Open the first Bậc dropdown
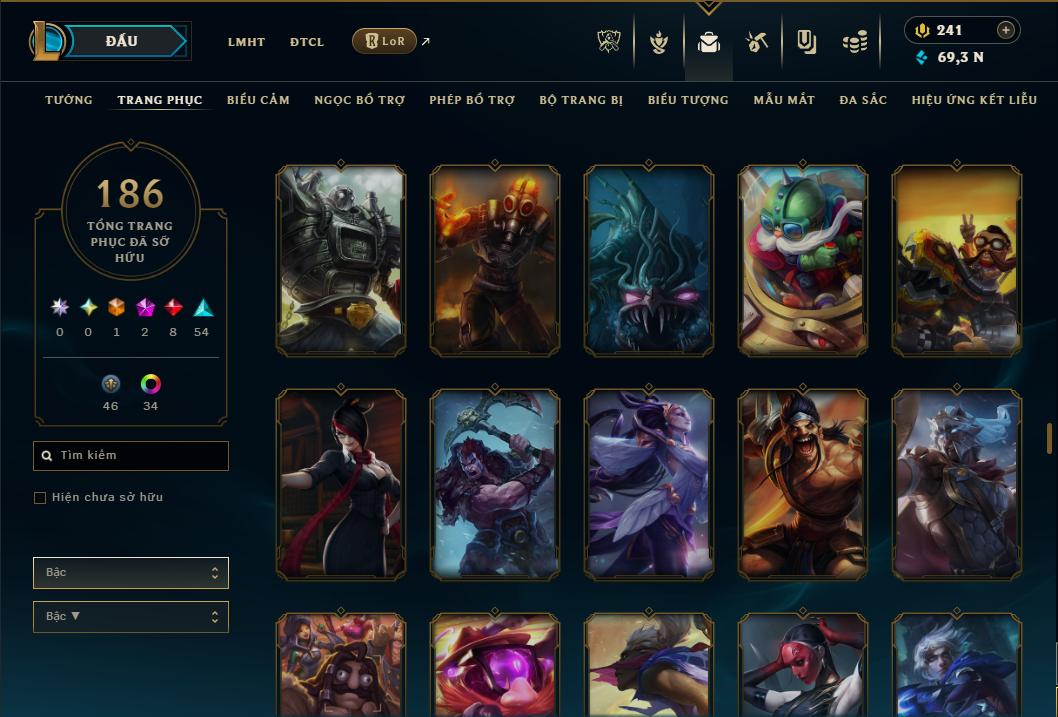The image size is (1058, 717). (x=131, y=573)
